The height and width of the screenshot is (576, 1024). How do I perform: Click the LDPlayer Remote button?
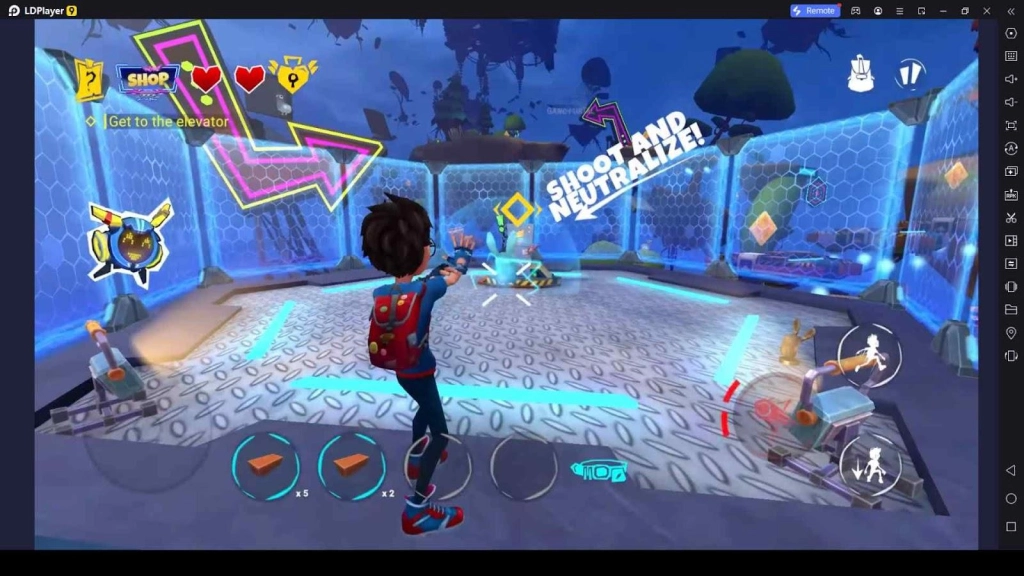[814, 10]
